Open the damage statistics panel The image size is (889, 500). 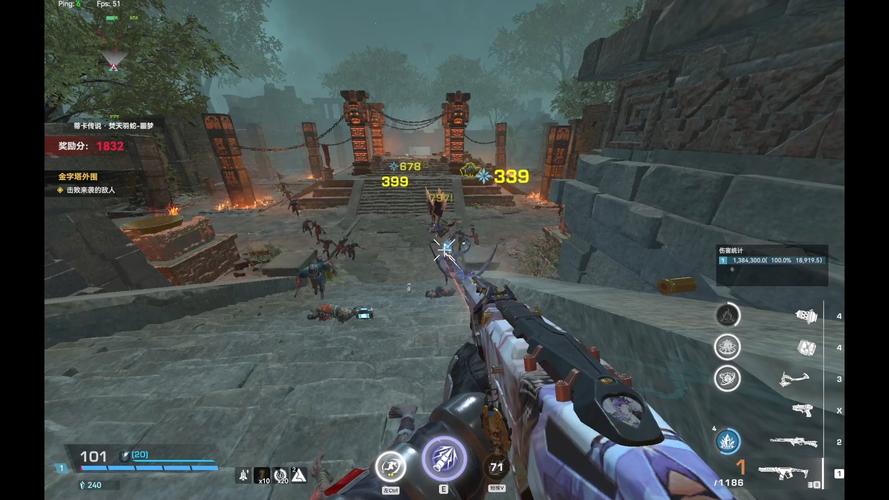771,258
